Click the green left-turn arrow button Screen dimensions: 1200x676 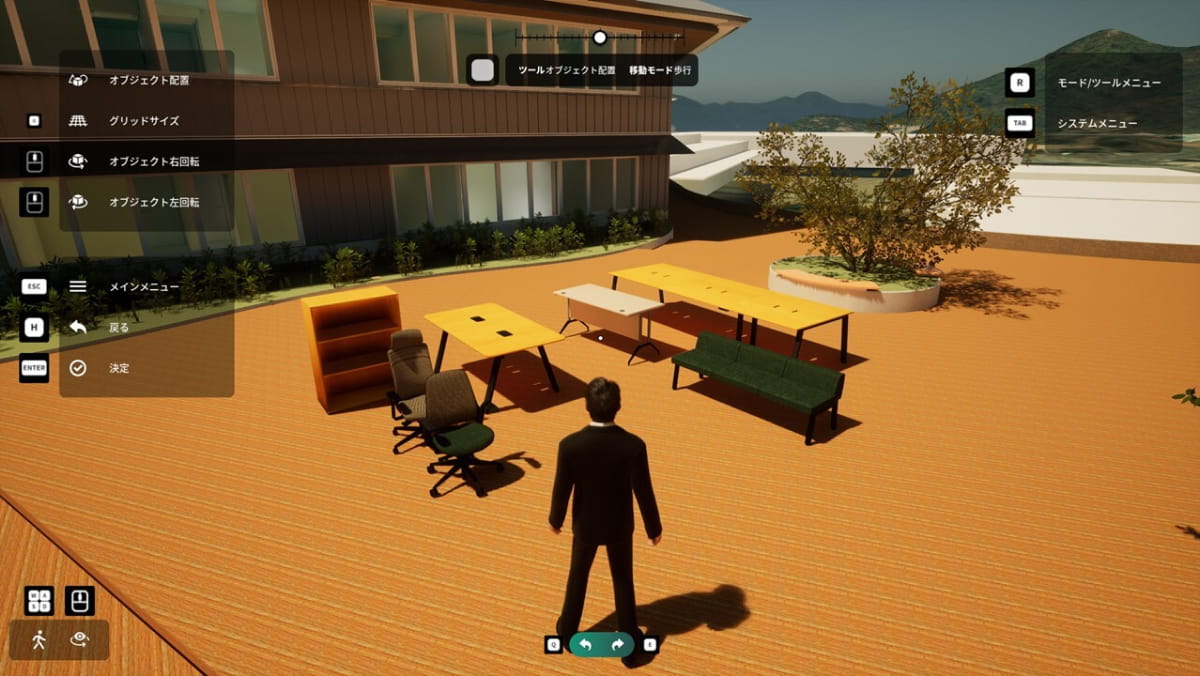pyautogui.click(x=586, y=645)
